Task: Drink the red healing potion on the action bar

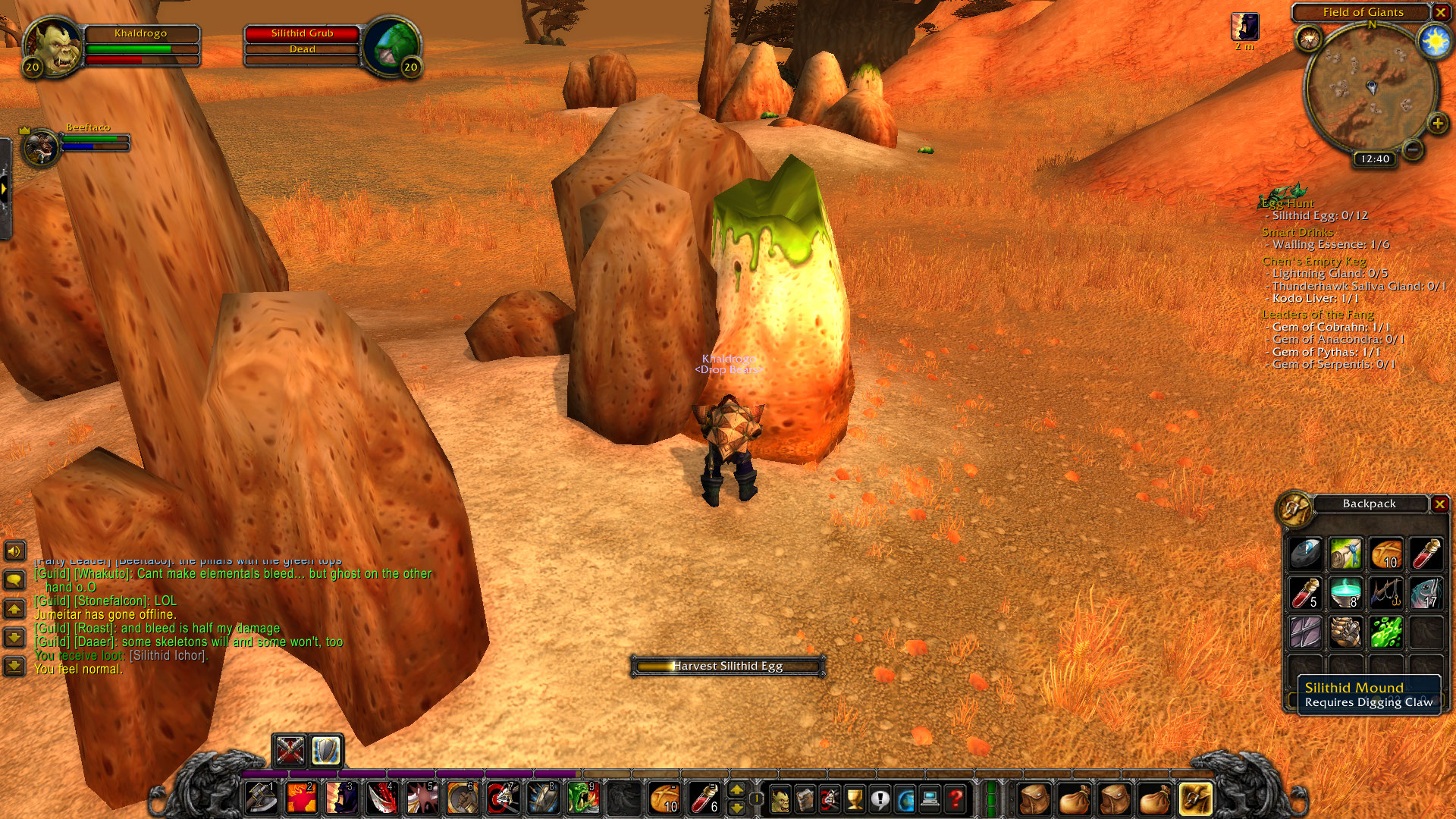Action: (x=703, y=799)
